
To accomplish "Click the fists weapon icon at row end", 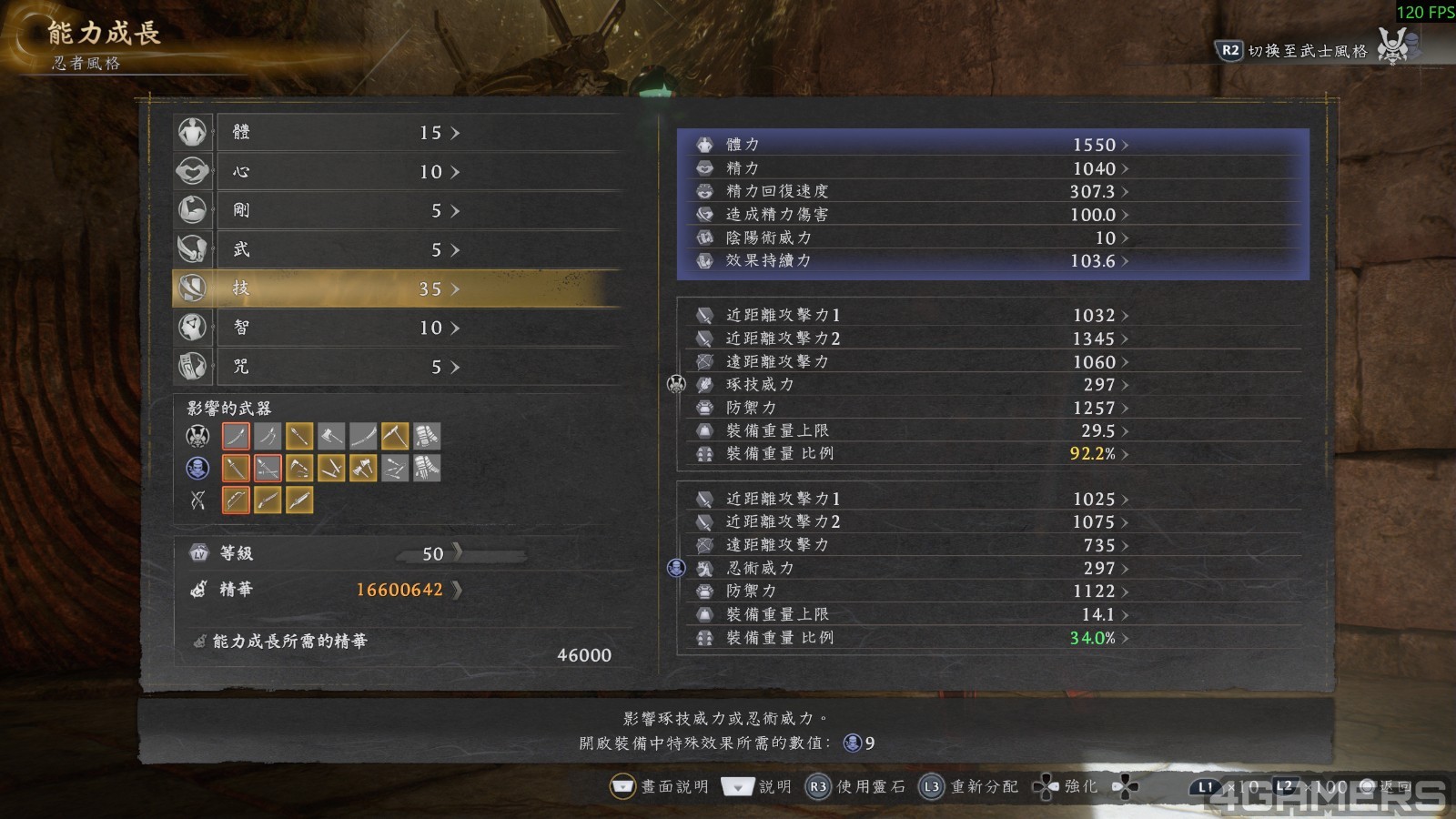I will coord(427,436).
